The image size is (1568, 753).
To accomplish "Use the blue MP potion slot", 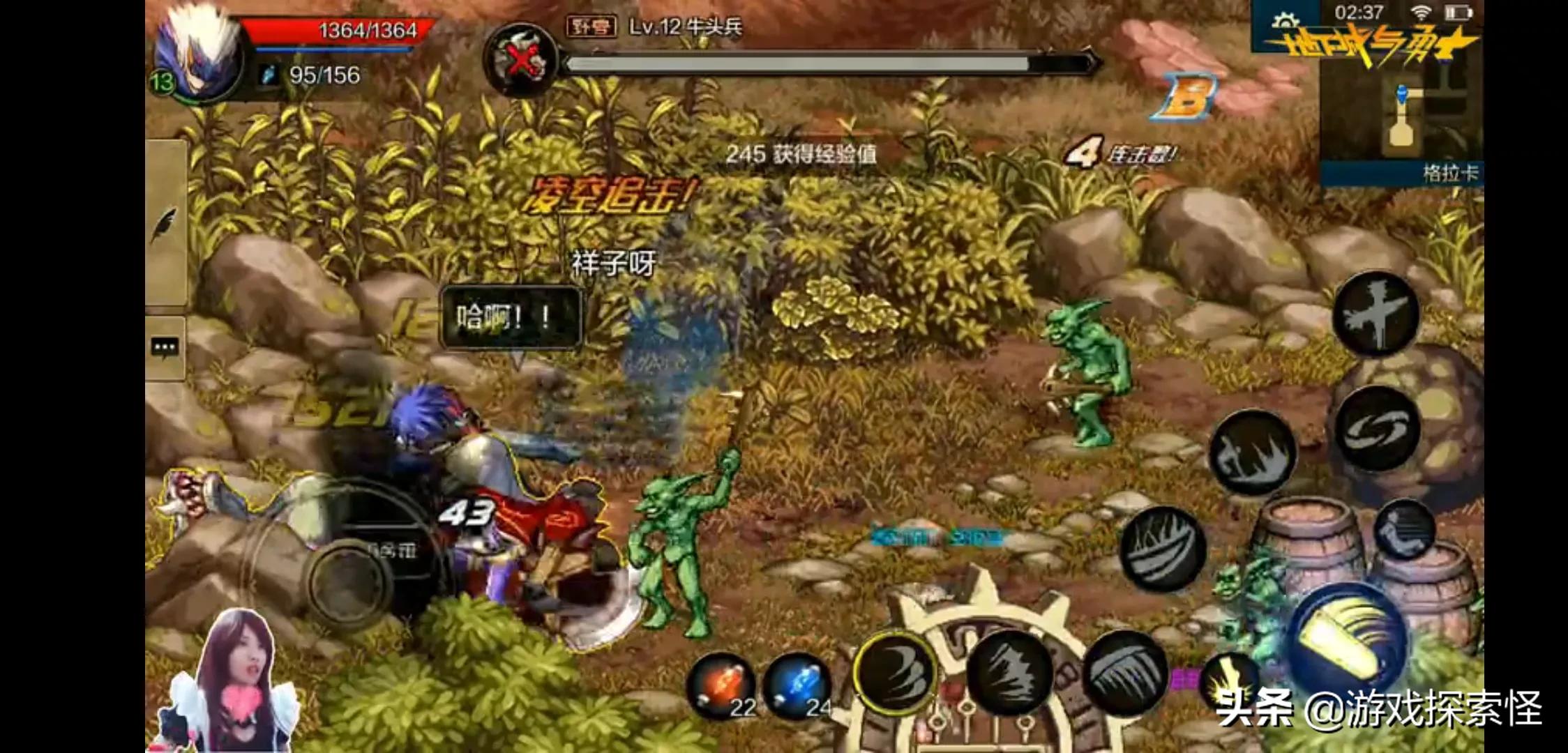I will point(798,687).
